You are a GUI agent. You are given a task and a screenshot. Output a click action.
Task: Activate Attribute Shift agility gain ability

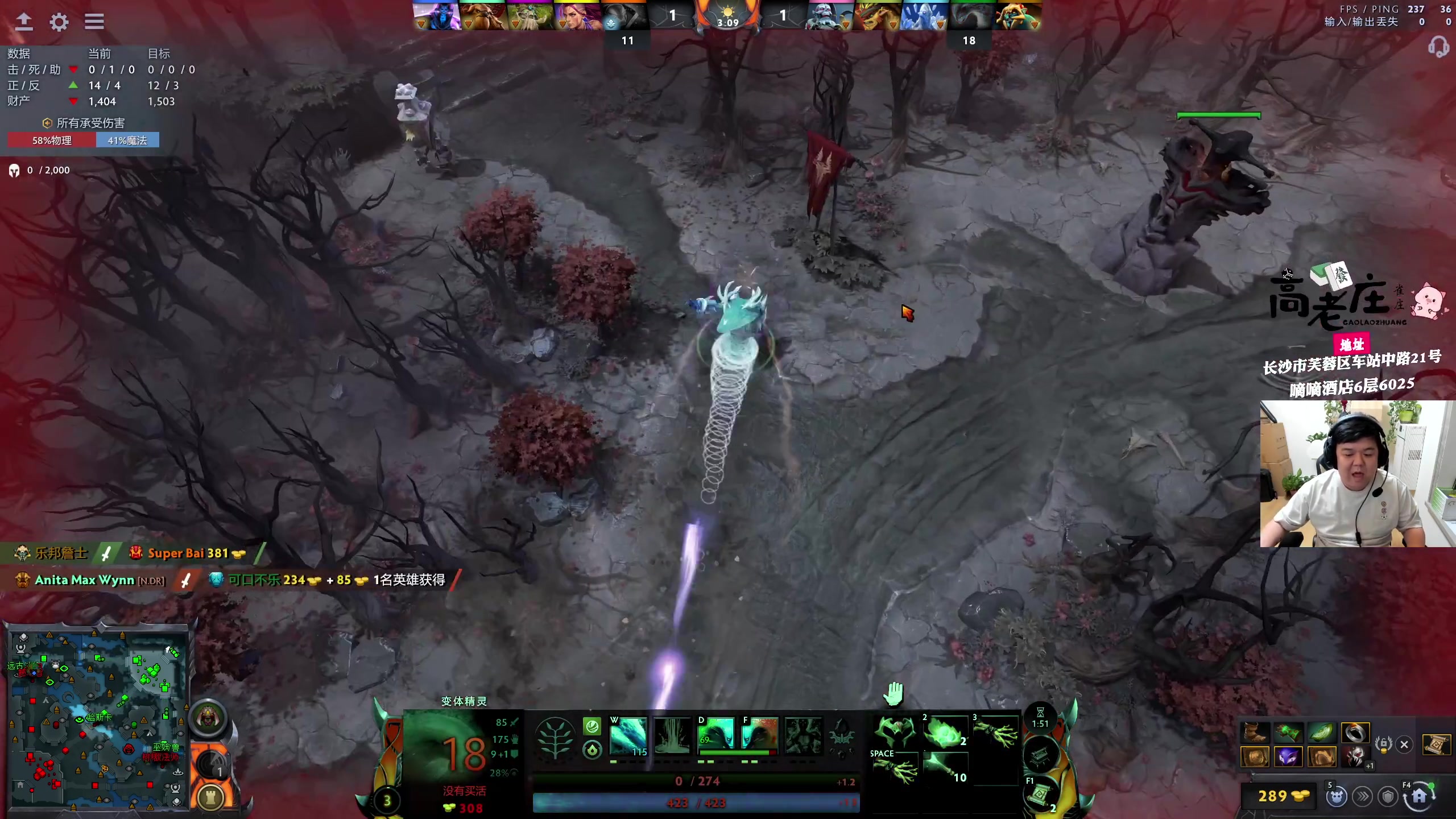point(715,734)
